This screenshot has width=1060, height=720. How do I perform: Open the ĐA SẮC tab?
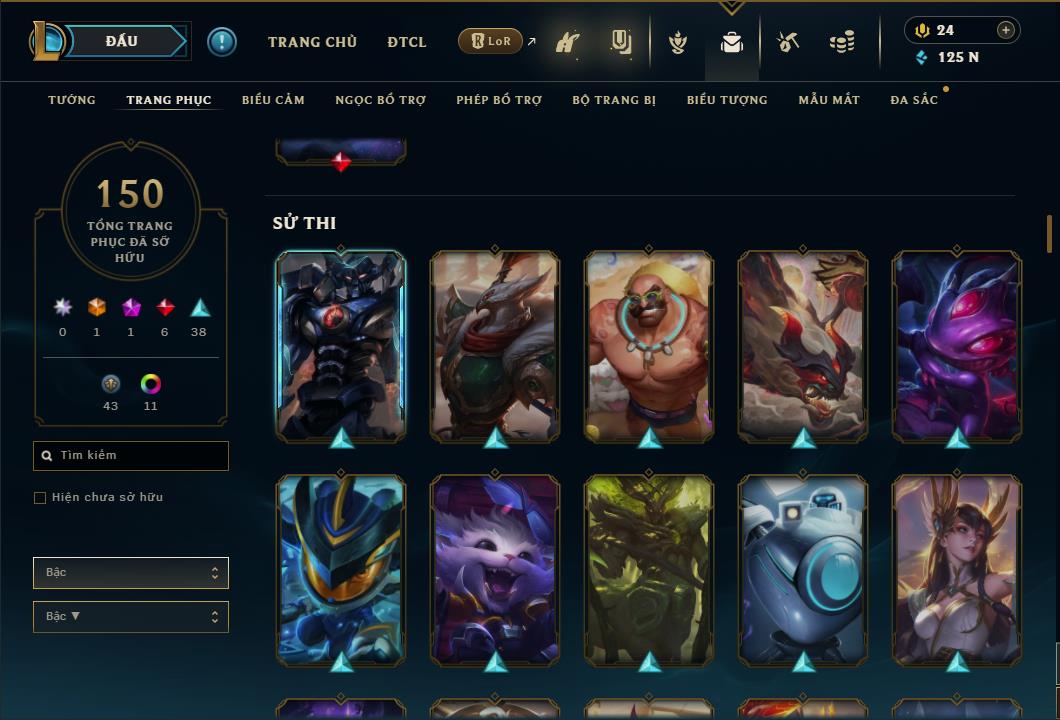click(x=914, y=100)
